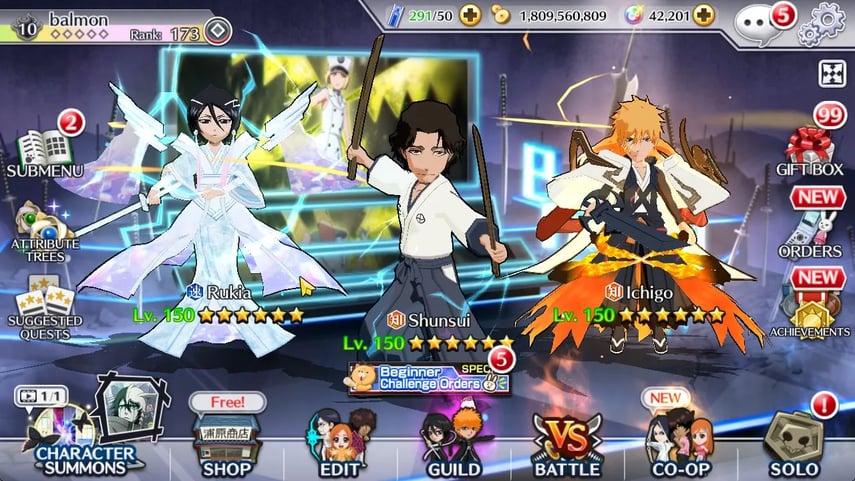This screenshot has height=481, width=855.
Task: Open Beginner Challenge Orders banner
Action: pos(428,379)
